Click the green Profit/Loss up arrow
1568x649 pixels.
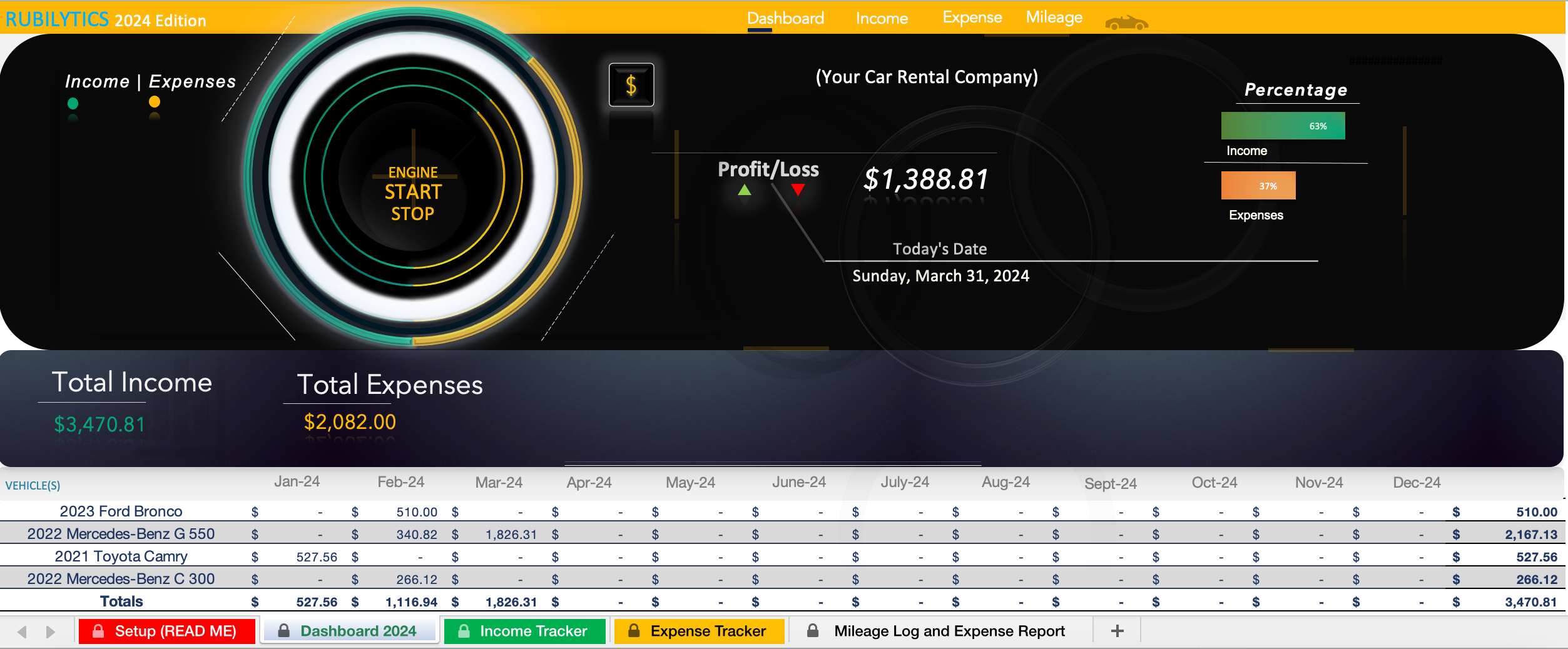click(x=745, y=191)
